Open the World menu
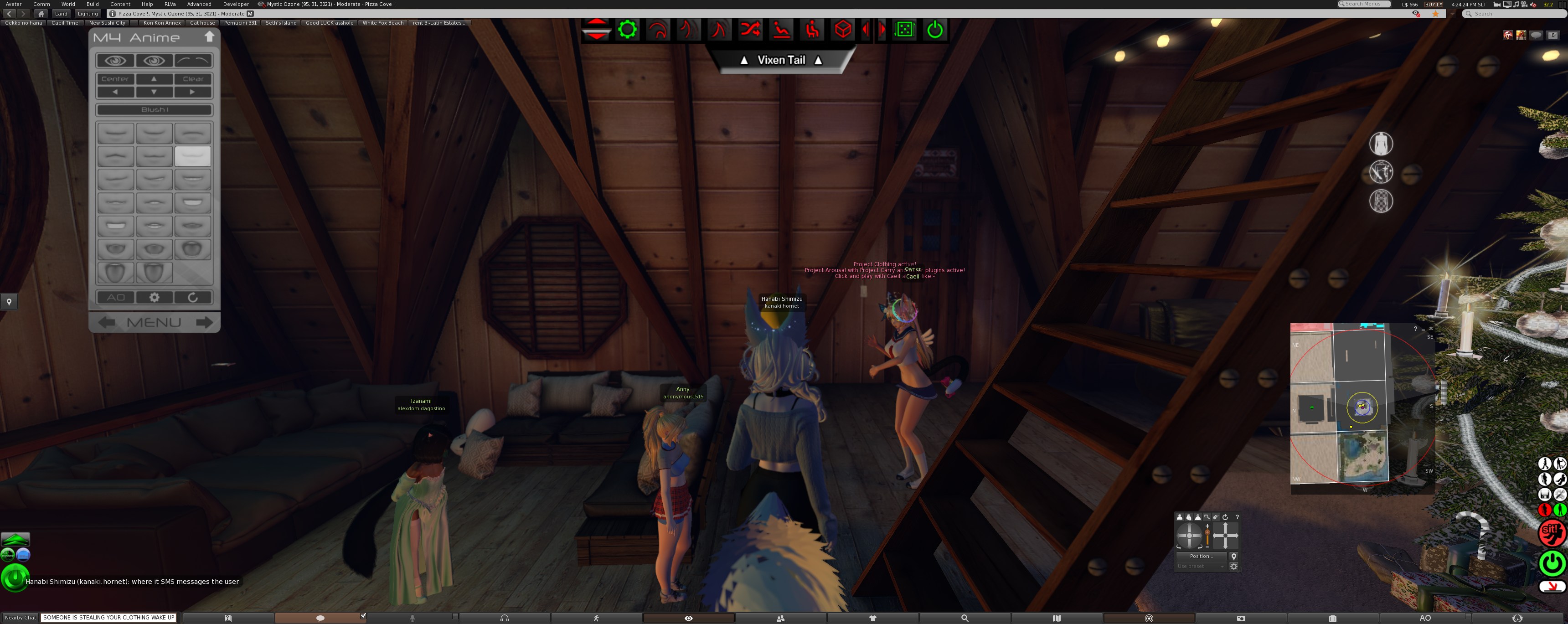This screenshot has width=1568, height=624. pos(68,4)
